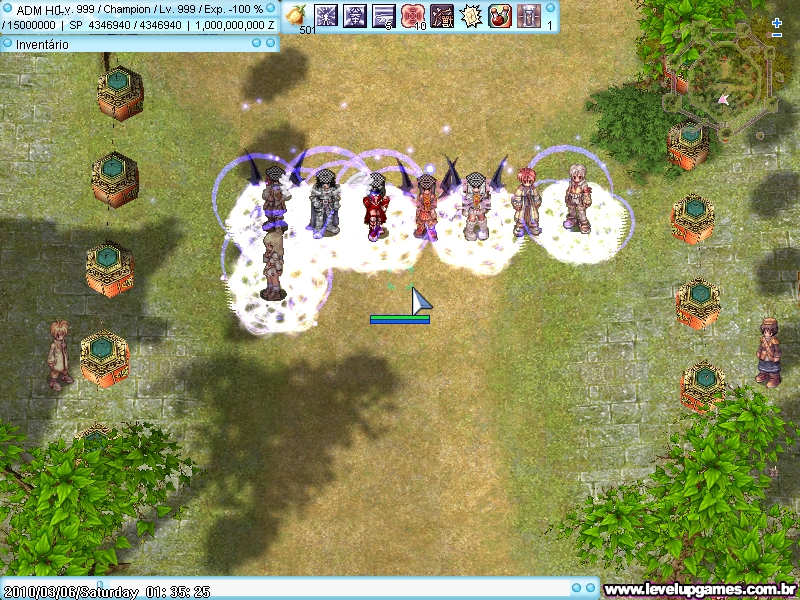Zoom in the minimap with the plus button
This screenshot has height=600, width=800.
pos(777,22)
